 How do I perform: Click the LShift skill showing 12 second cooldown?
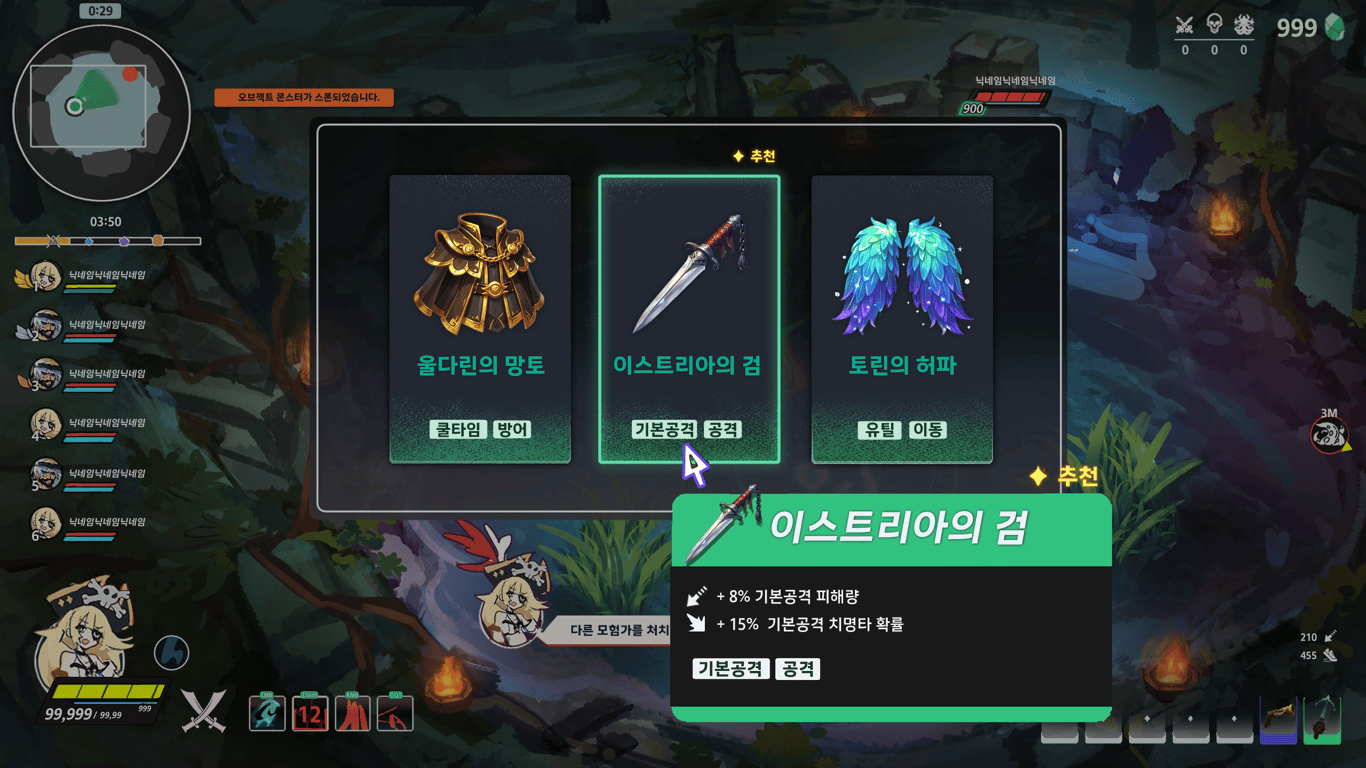tap(310, 713)
